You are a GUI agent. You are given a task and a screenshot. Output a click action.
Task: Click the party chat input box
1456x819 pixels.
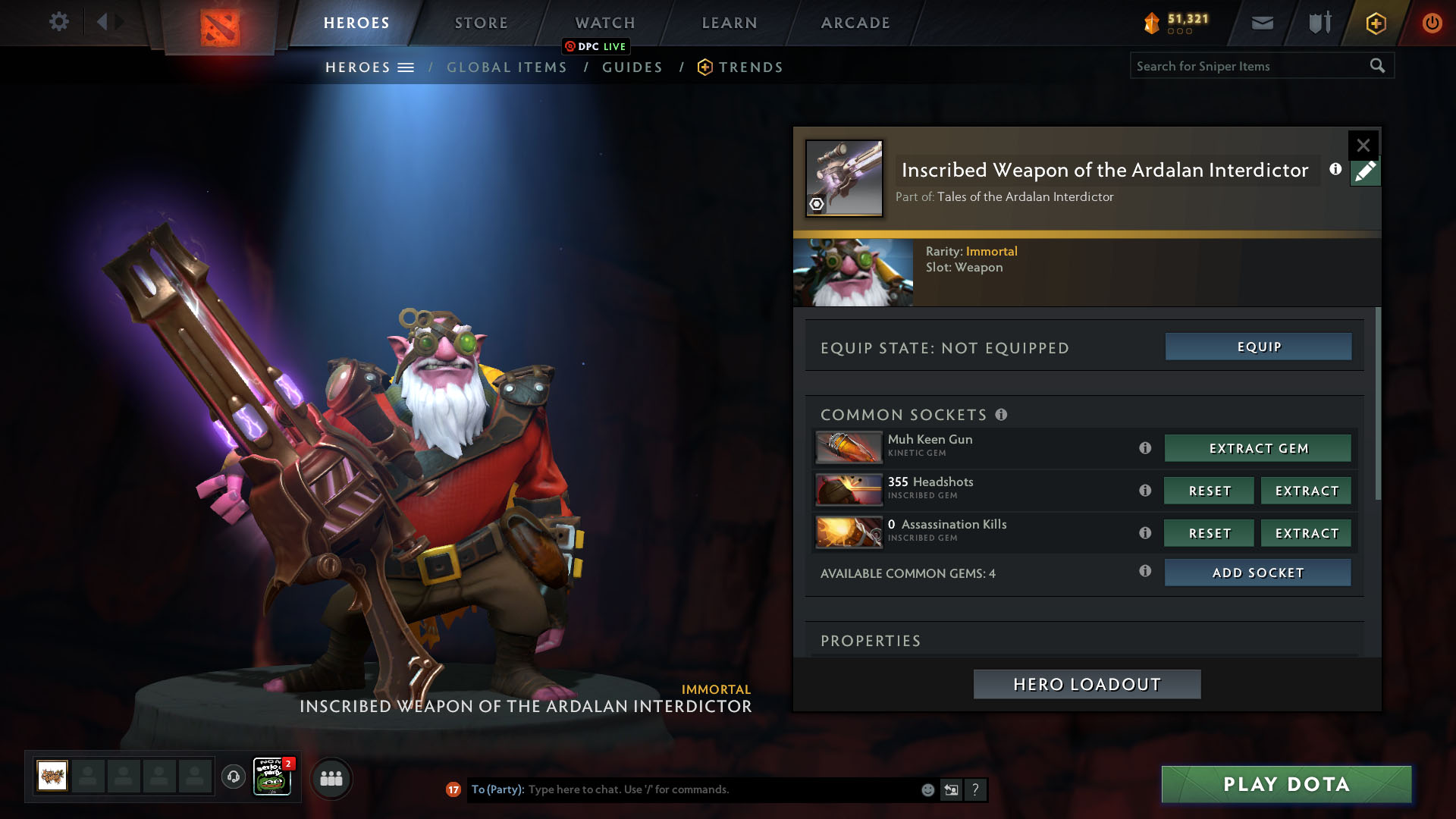point(720,789)
